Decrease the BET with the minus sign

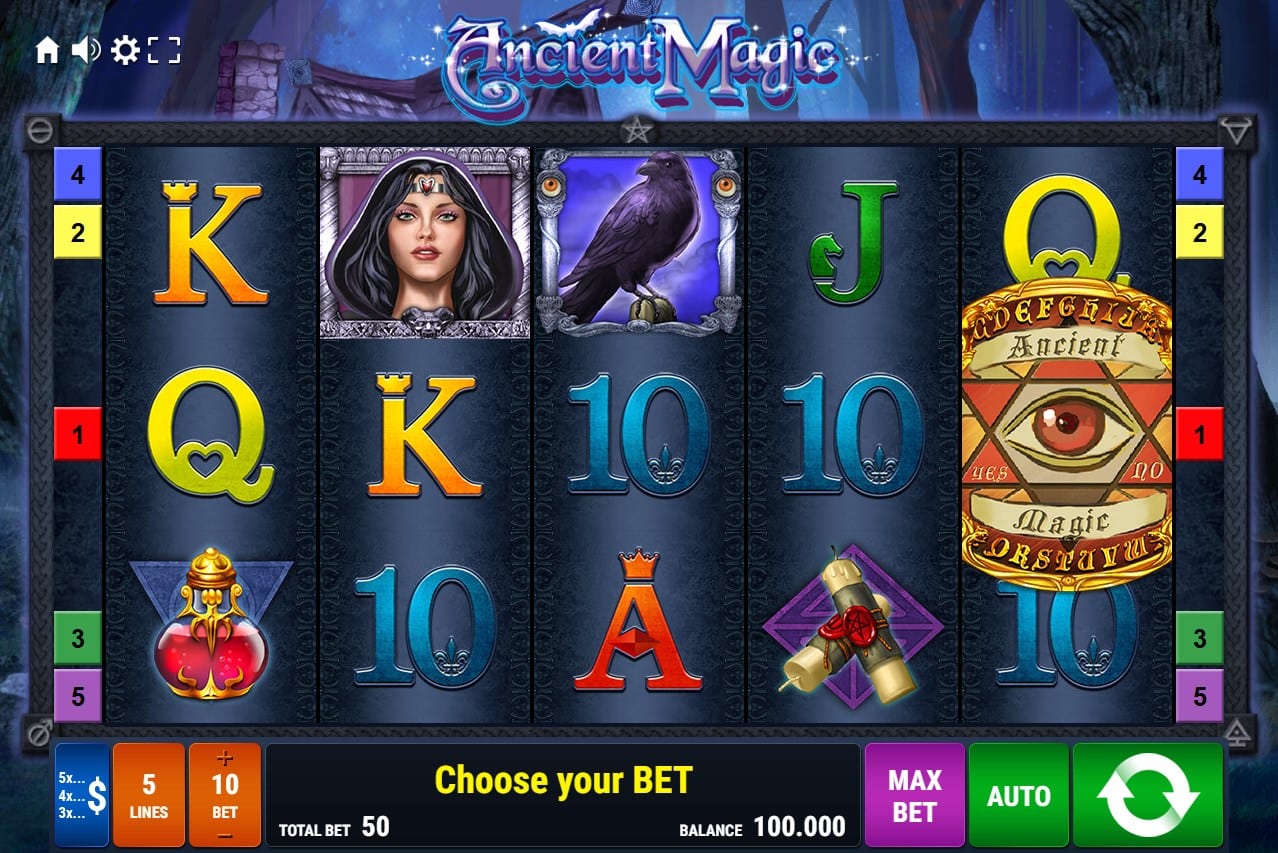click(x=224, y=834)
